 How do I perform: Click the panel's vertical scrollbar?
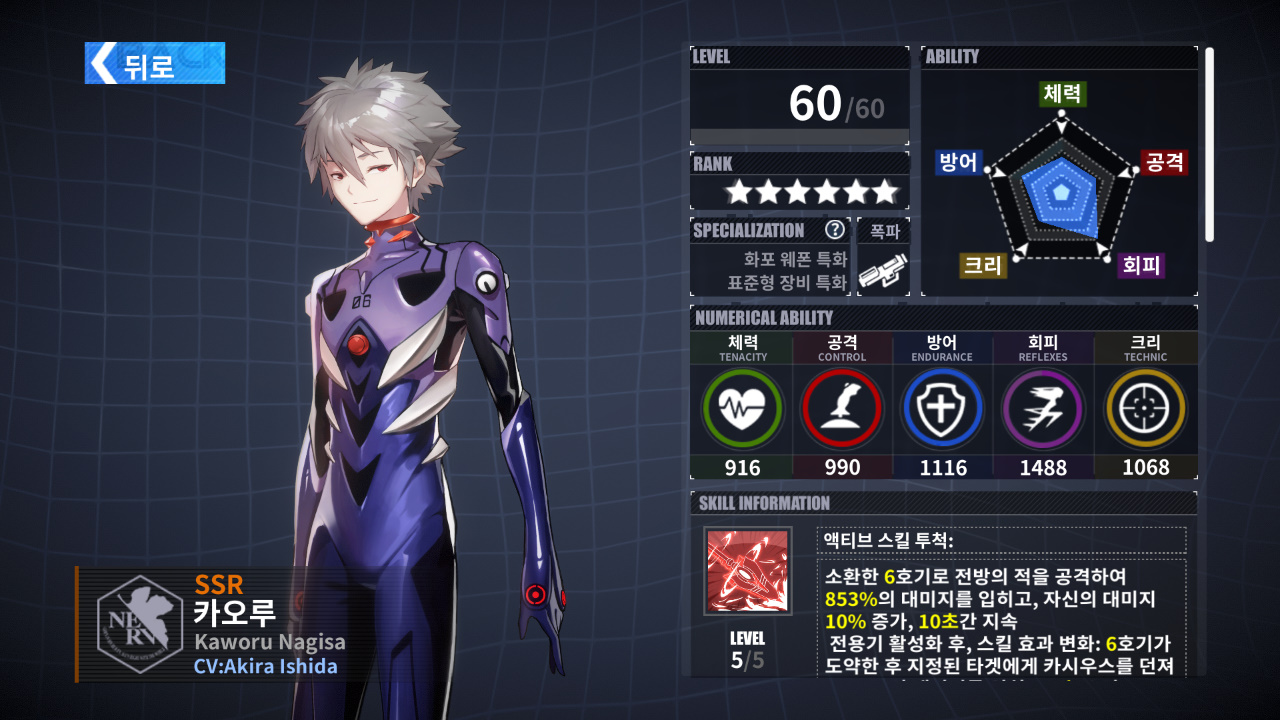[1209, 144]
